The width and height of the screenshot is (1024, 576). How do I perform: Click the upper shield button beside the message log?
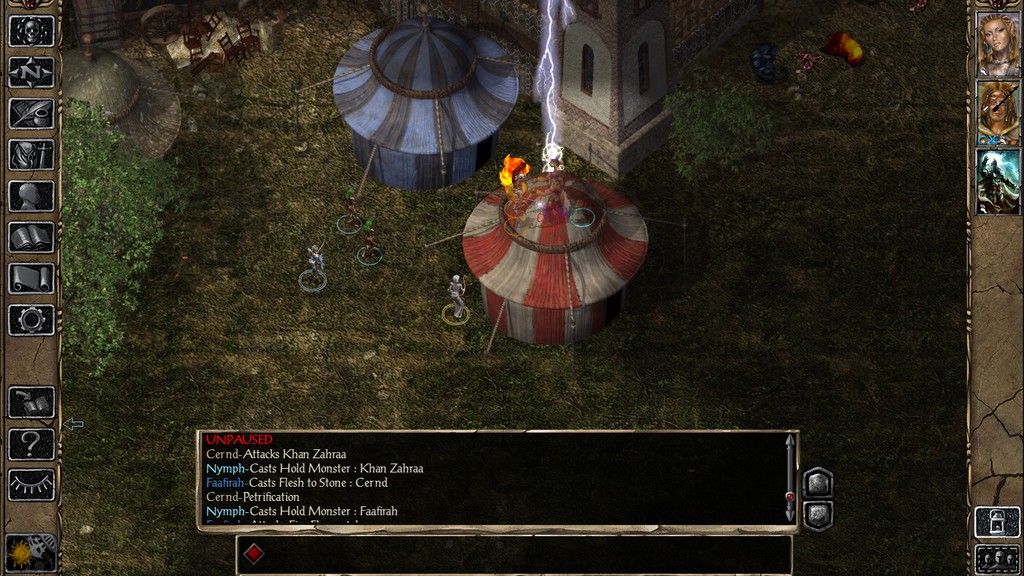click(818, 483)
